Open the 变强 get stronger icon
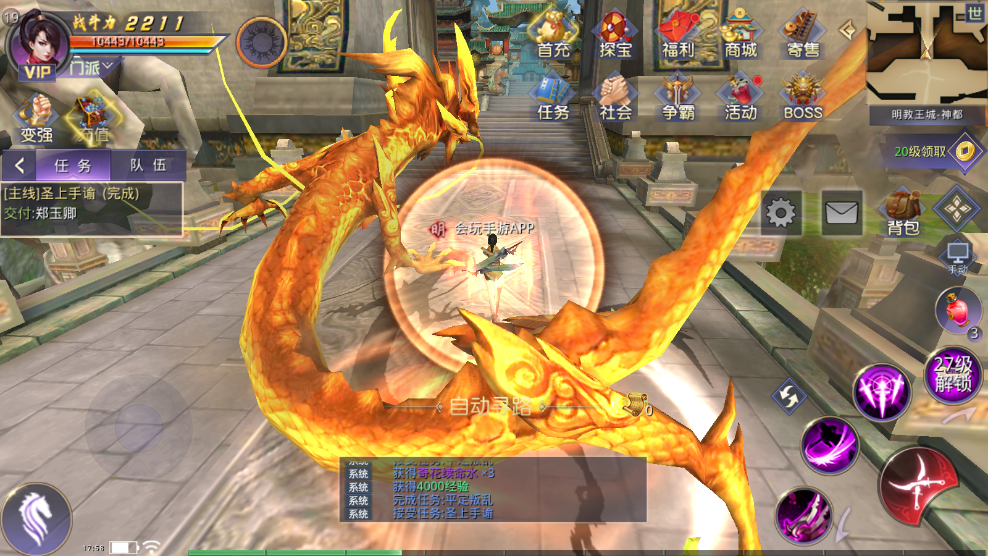Image resolution: width=988 pixels, height=556 pixels. point(37,118)
